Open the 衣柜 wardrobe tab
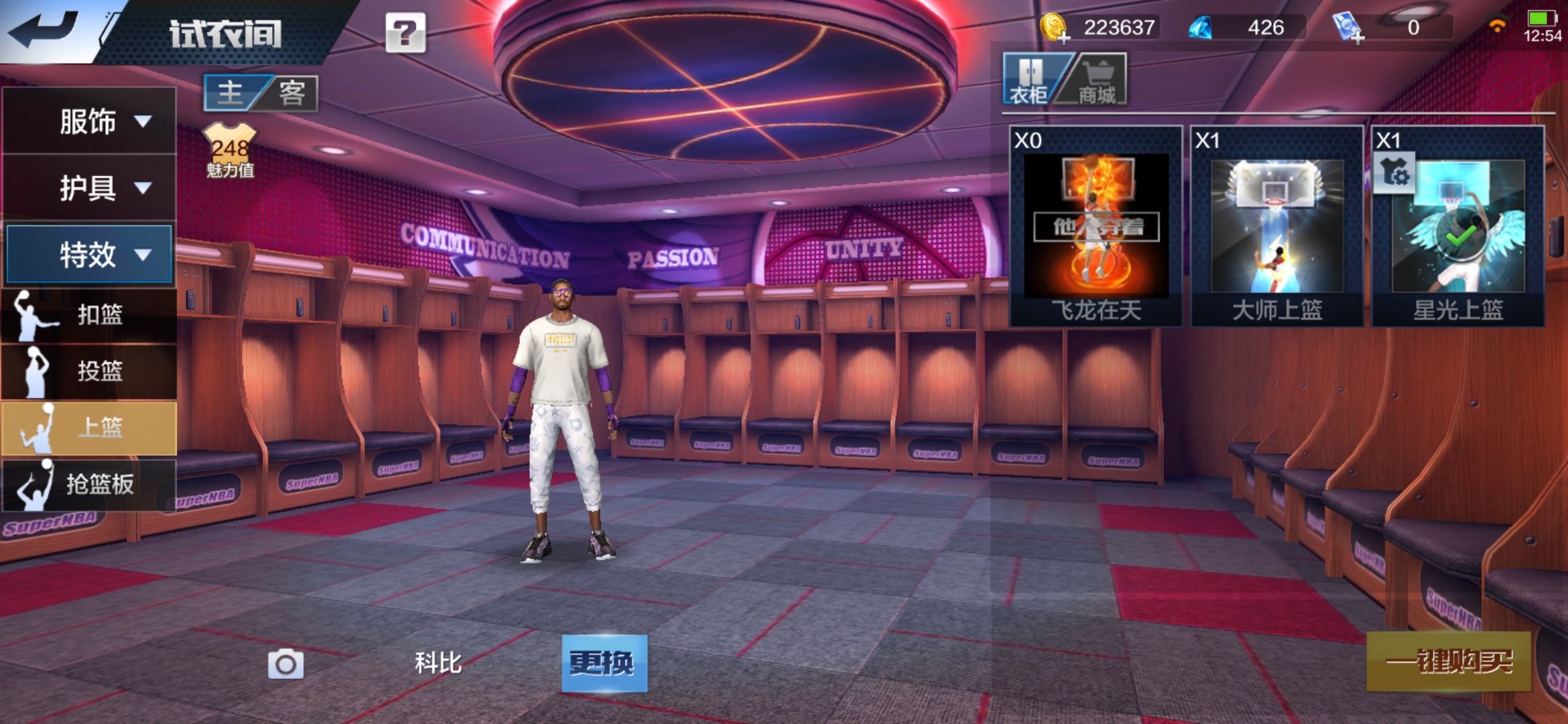Image resolution: width=1568 pixels, height=724 pixels. 1029,80
